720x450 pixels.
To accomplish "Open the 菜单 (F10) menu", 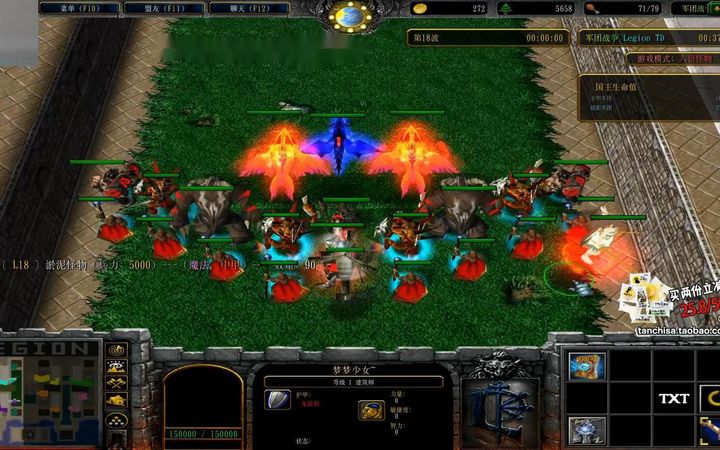I will [79, 8].
